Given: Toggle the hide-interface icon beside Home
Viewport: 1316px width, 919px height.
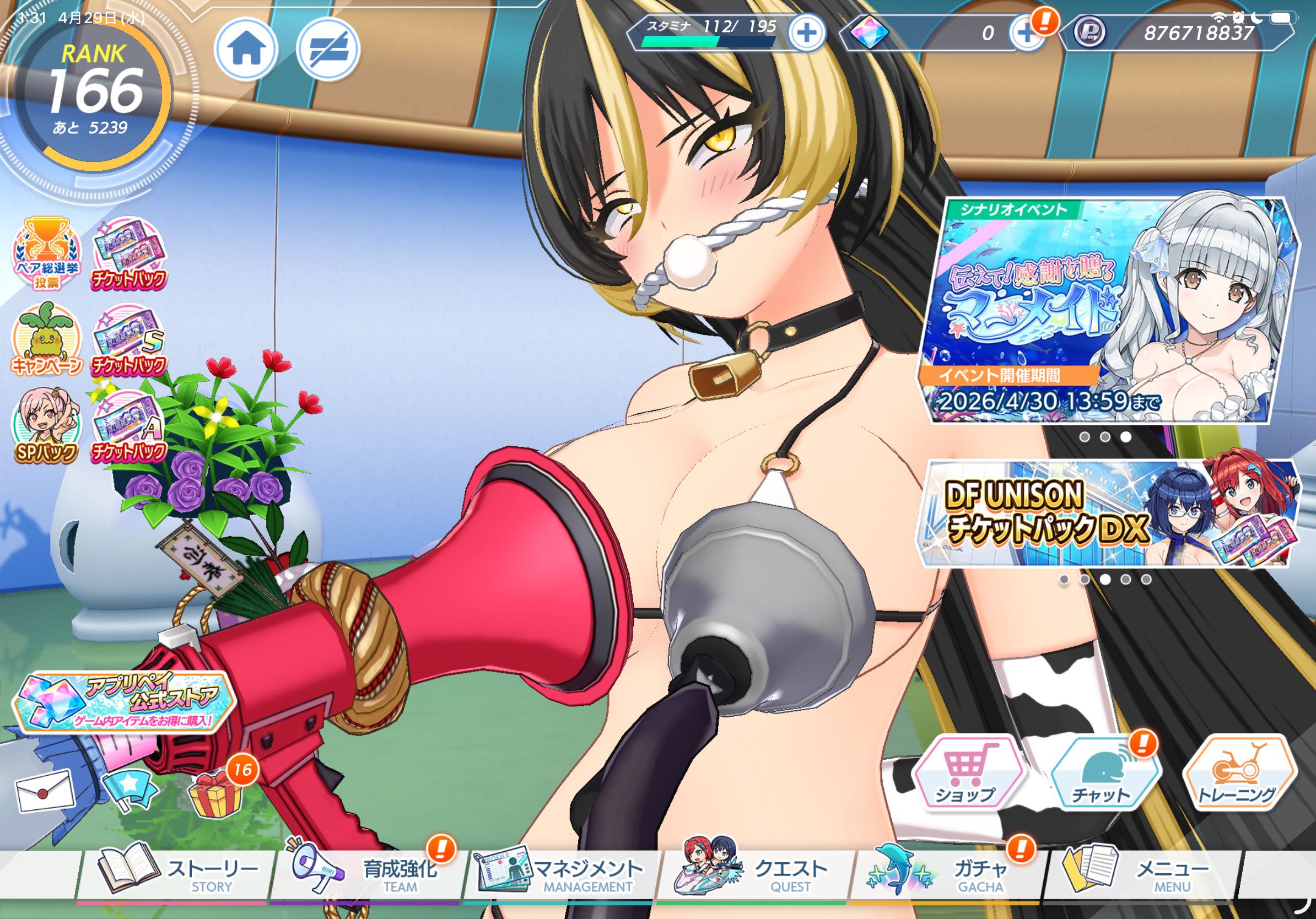Looking at the screenshot, I should (x=328, y=49).
